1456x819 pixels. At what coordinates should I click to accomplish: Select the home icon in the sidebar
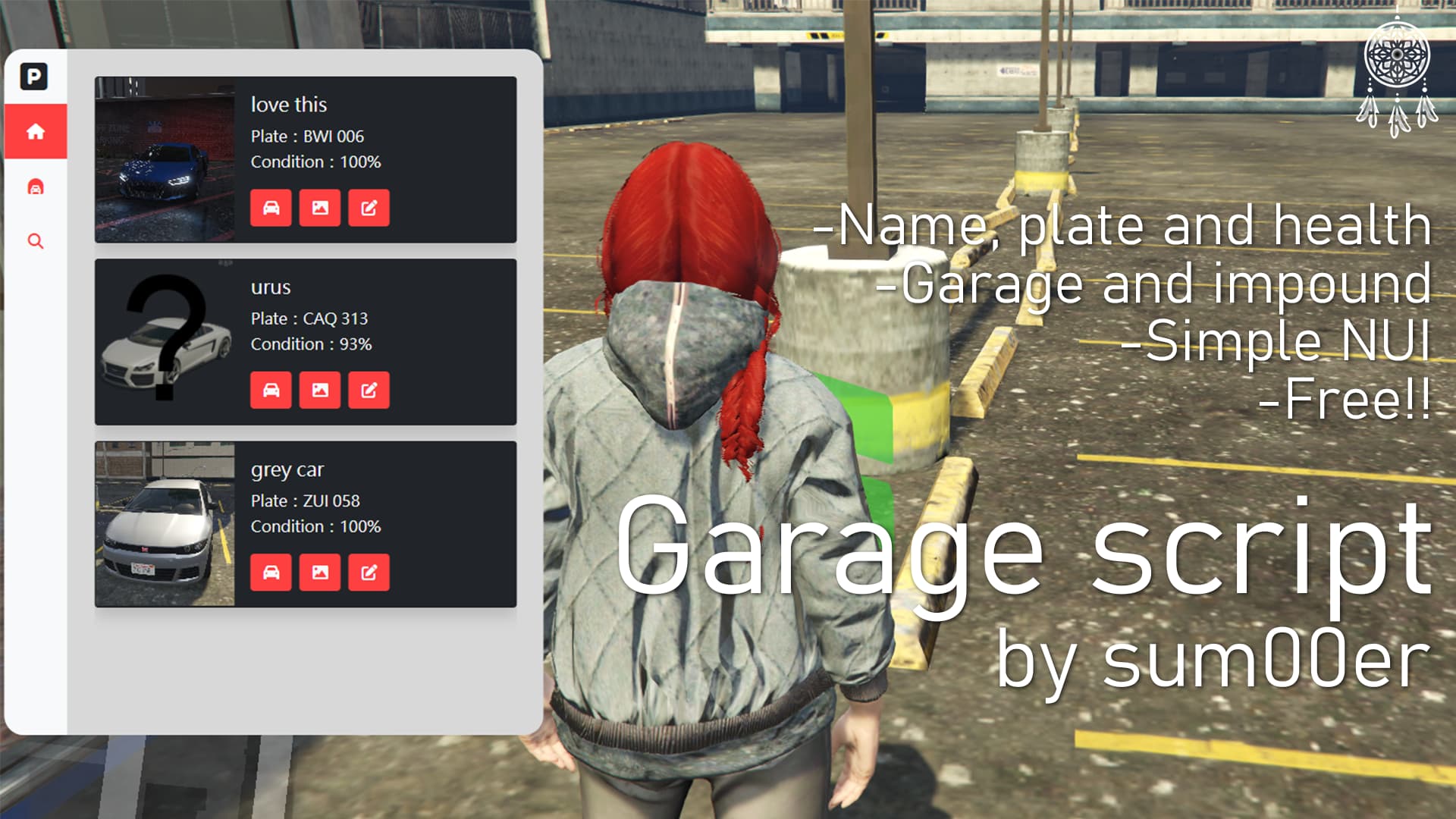pos(35,130)
